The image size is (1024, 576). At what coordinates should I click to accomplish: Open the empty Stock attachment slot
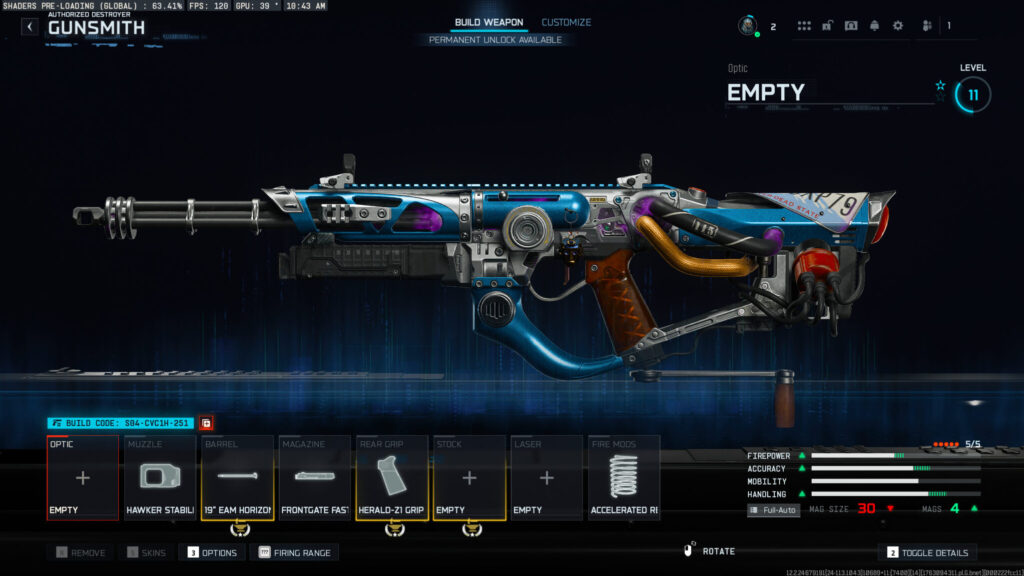click(469, 478)
